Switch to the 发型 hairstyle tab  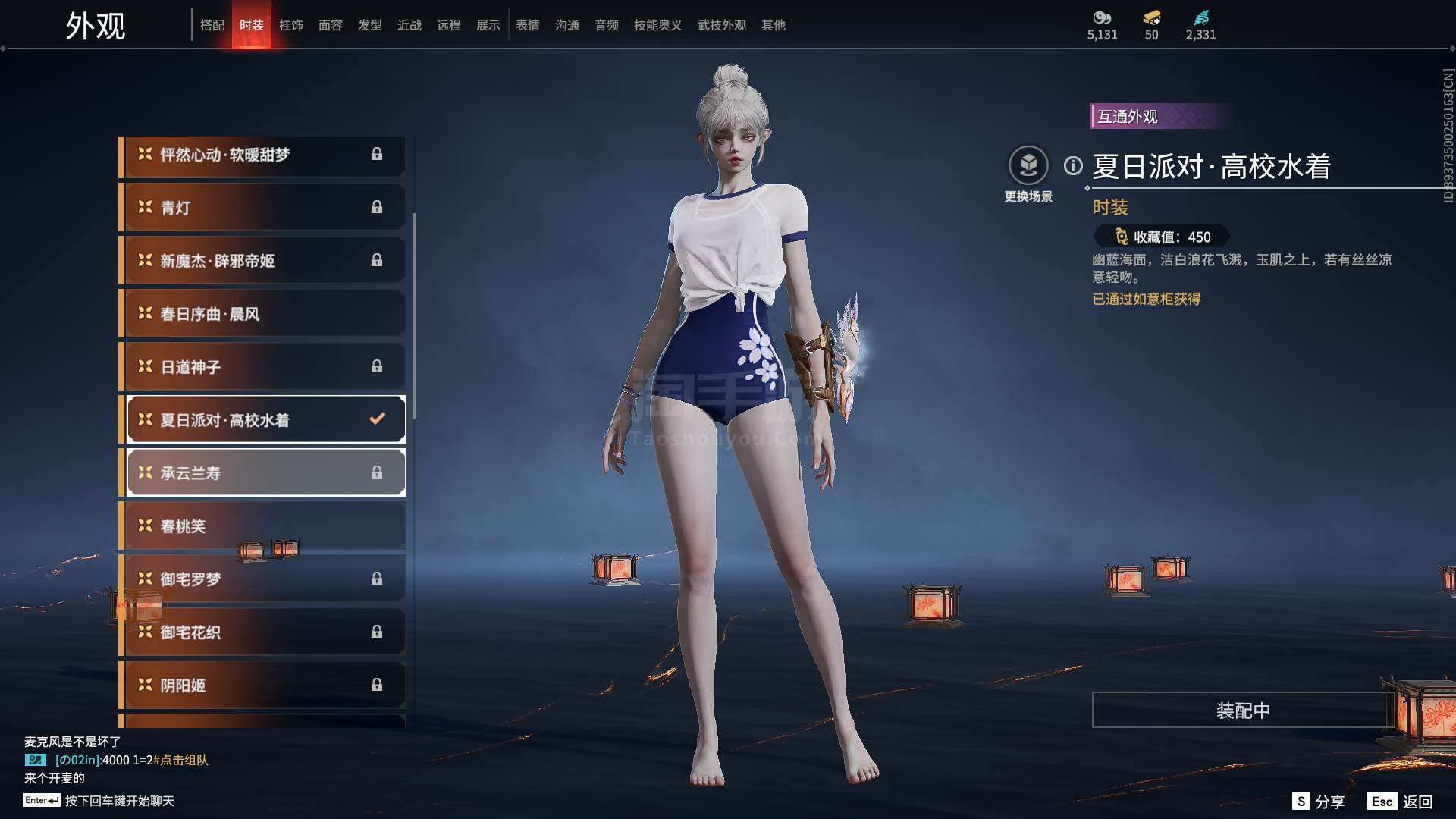370,25
